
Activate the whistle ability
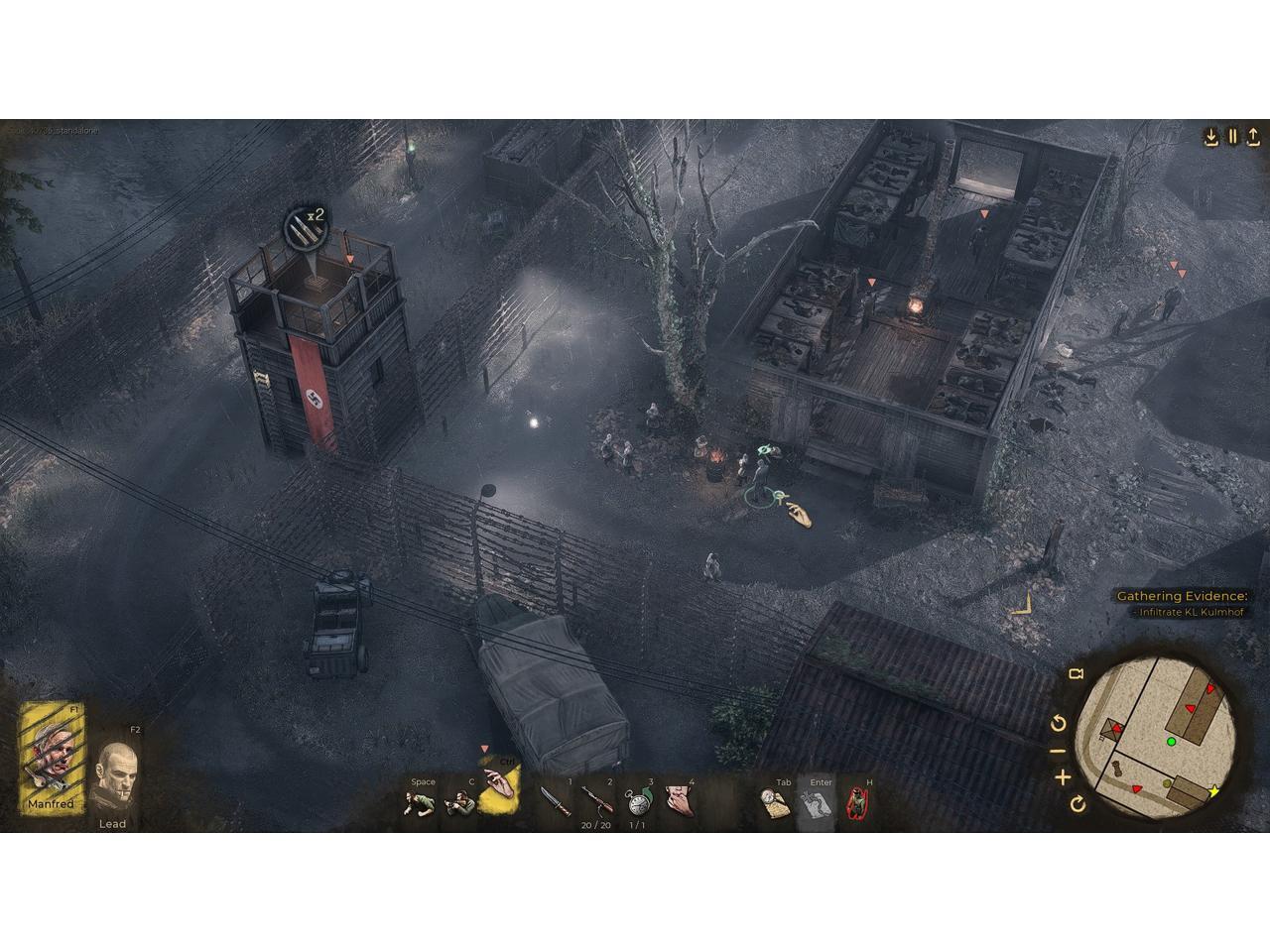point(679,799)
